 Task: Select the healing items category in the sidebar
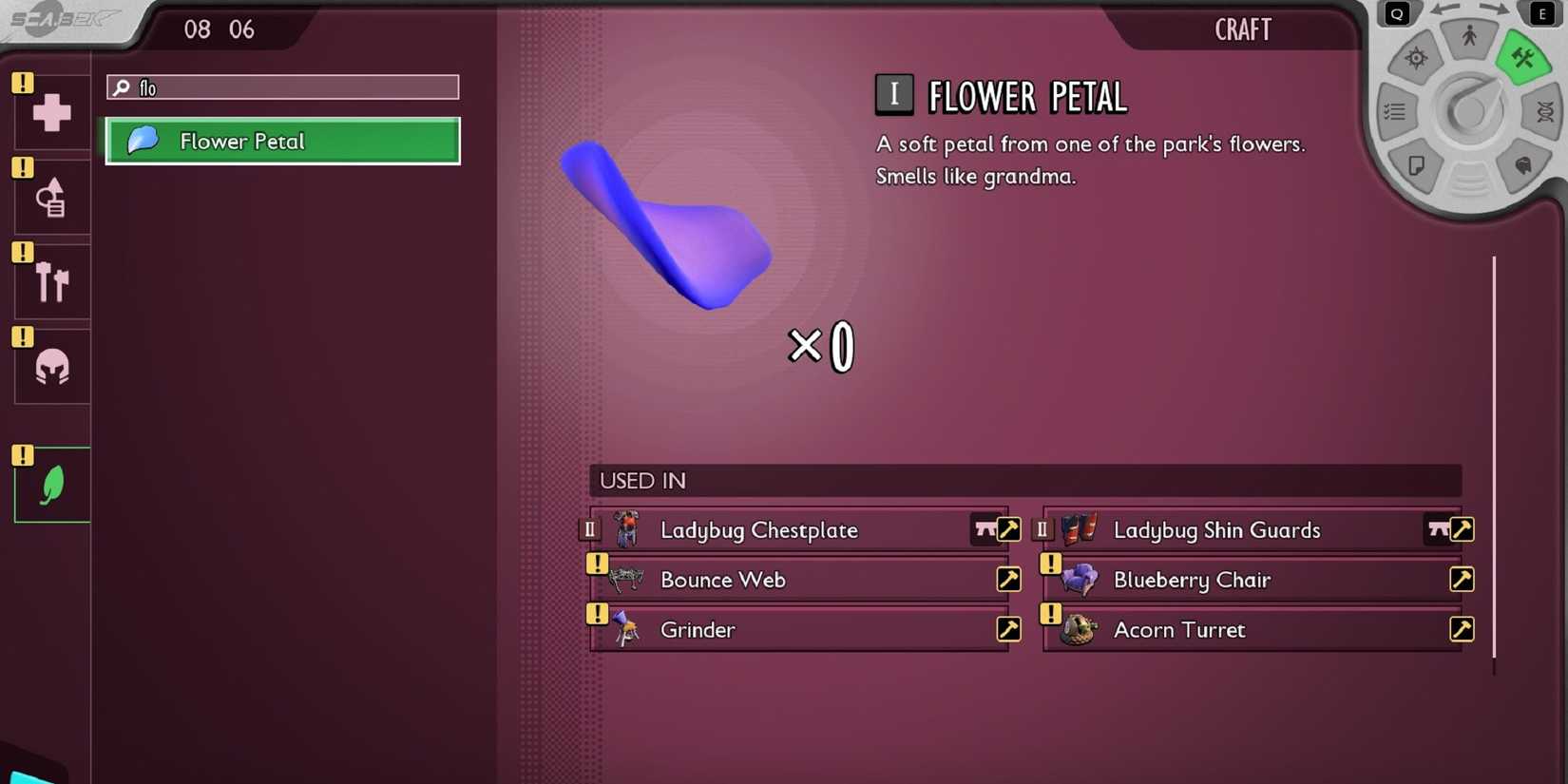pos(49,111)
